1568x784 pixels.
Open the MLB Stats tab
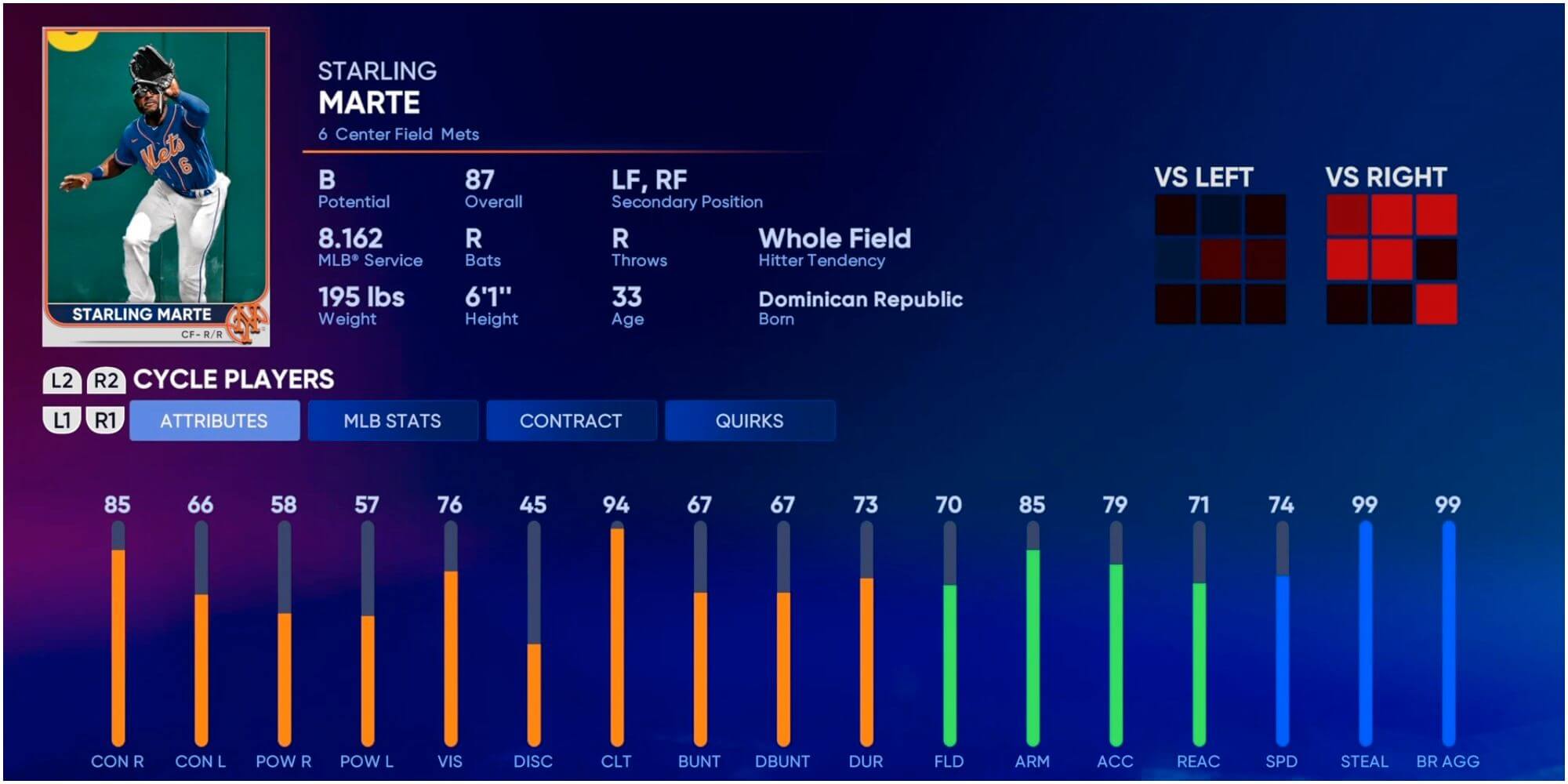pyautogui.click(x=392, y=421)
